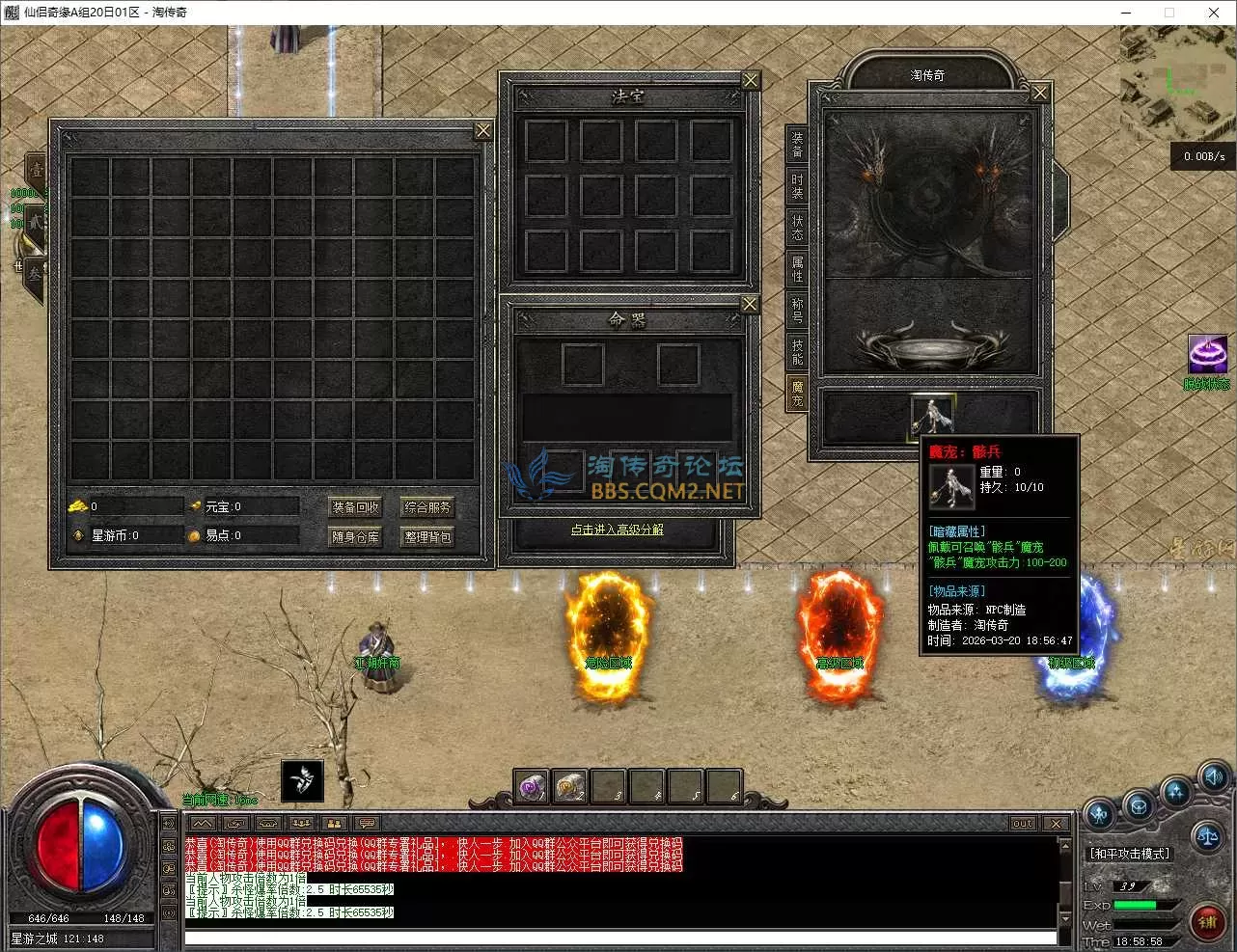Close the 命器 panel

click(x=750, y=305)
